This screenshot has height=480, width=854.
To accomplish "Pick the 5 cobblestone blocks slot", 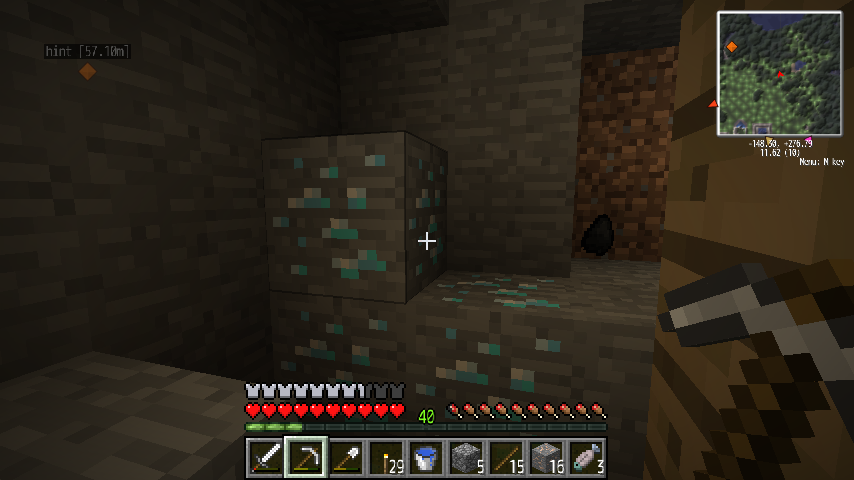I will point(465,459).
